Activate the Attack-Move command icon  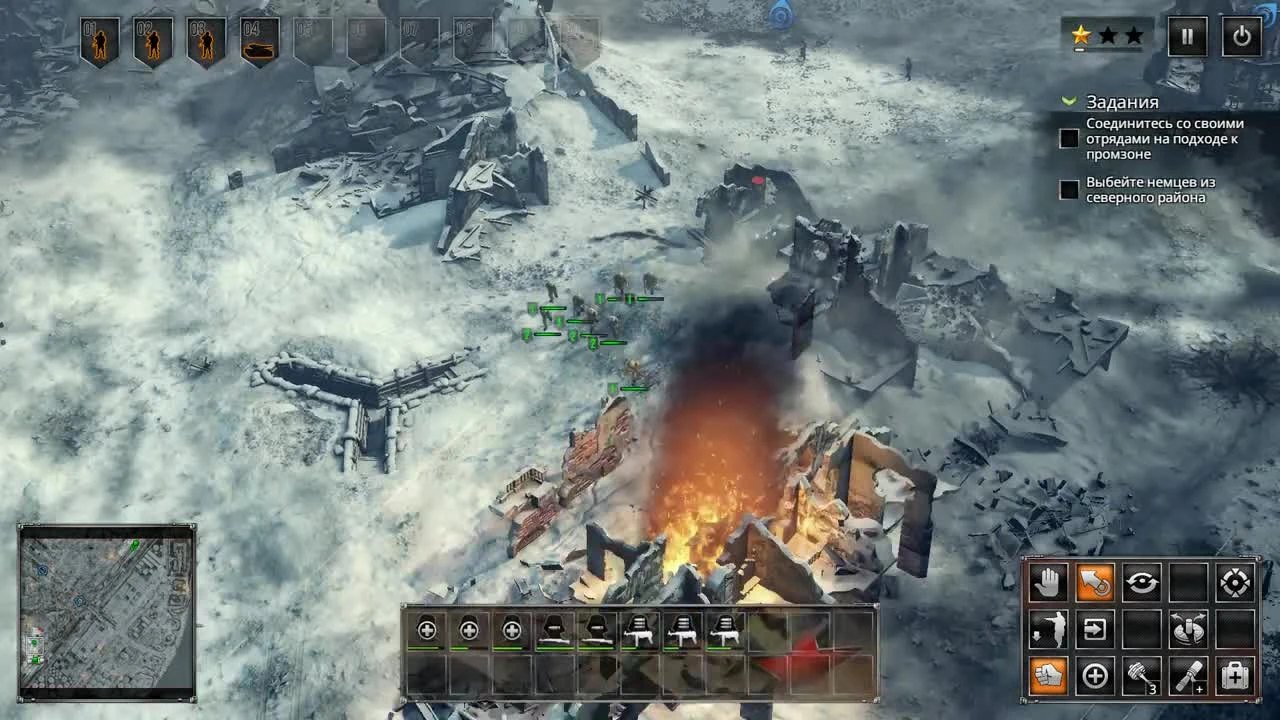click(1095, 581)
